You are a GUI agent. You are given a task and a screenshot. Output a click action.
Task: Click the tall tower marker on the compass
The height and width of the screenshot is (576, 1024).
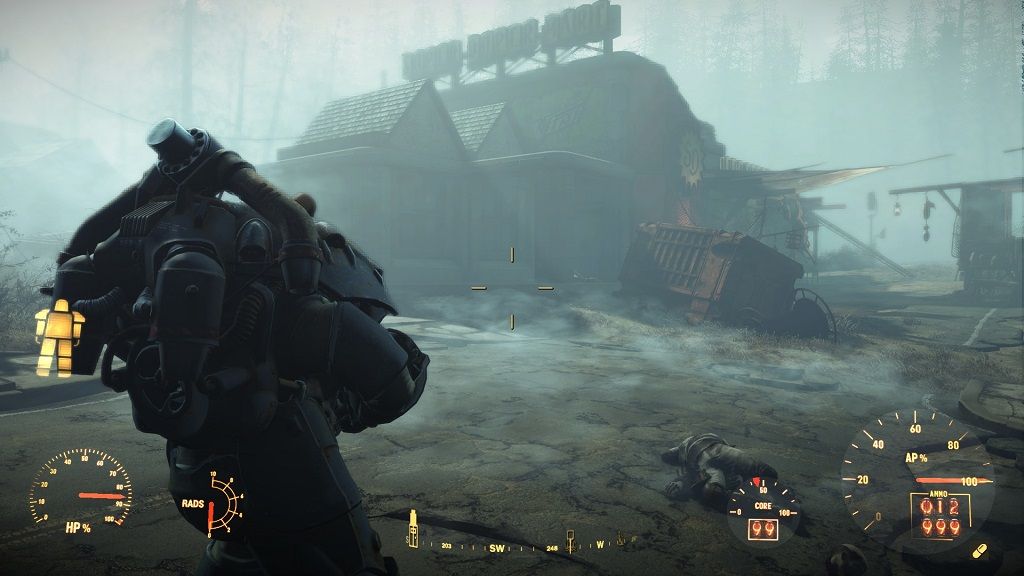[x=412, y=529]
